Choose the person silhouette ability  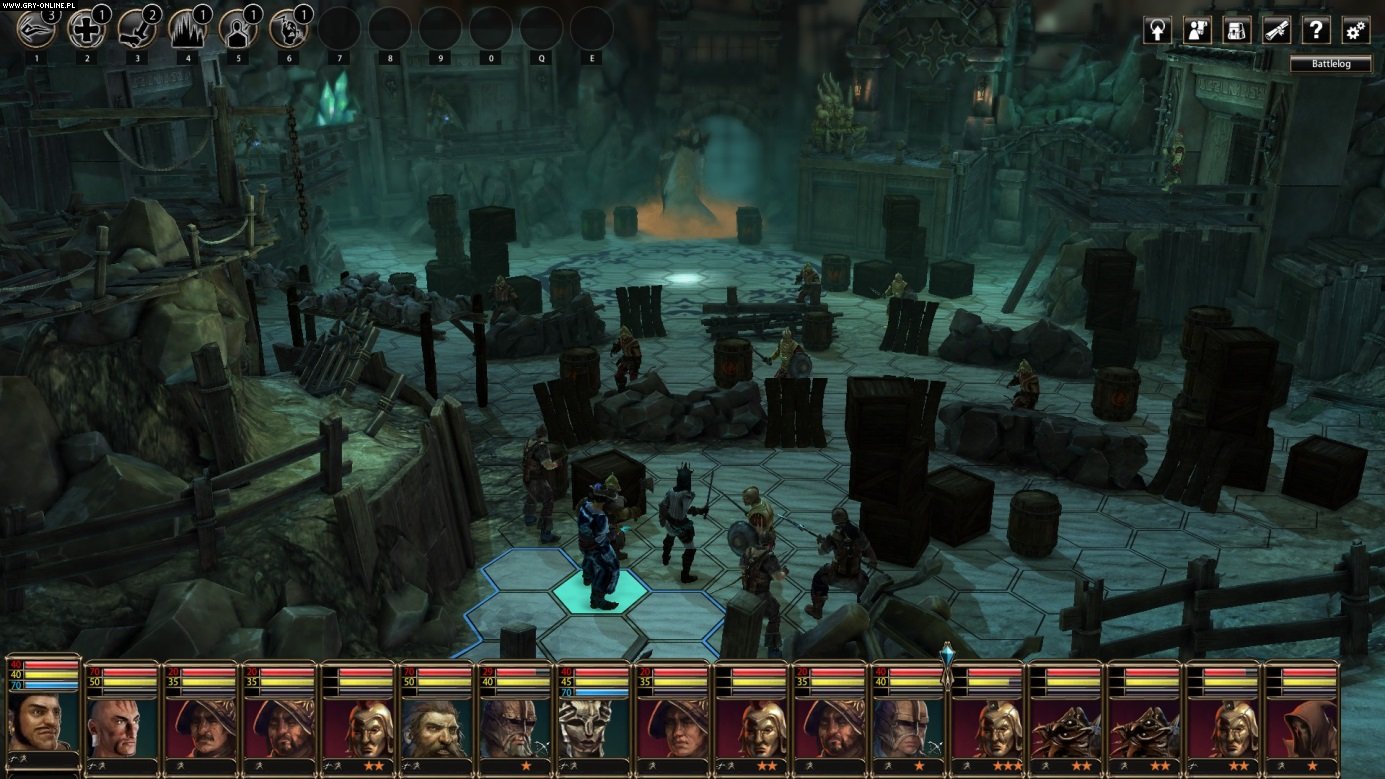[238, 28]
